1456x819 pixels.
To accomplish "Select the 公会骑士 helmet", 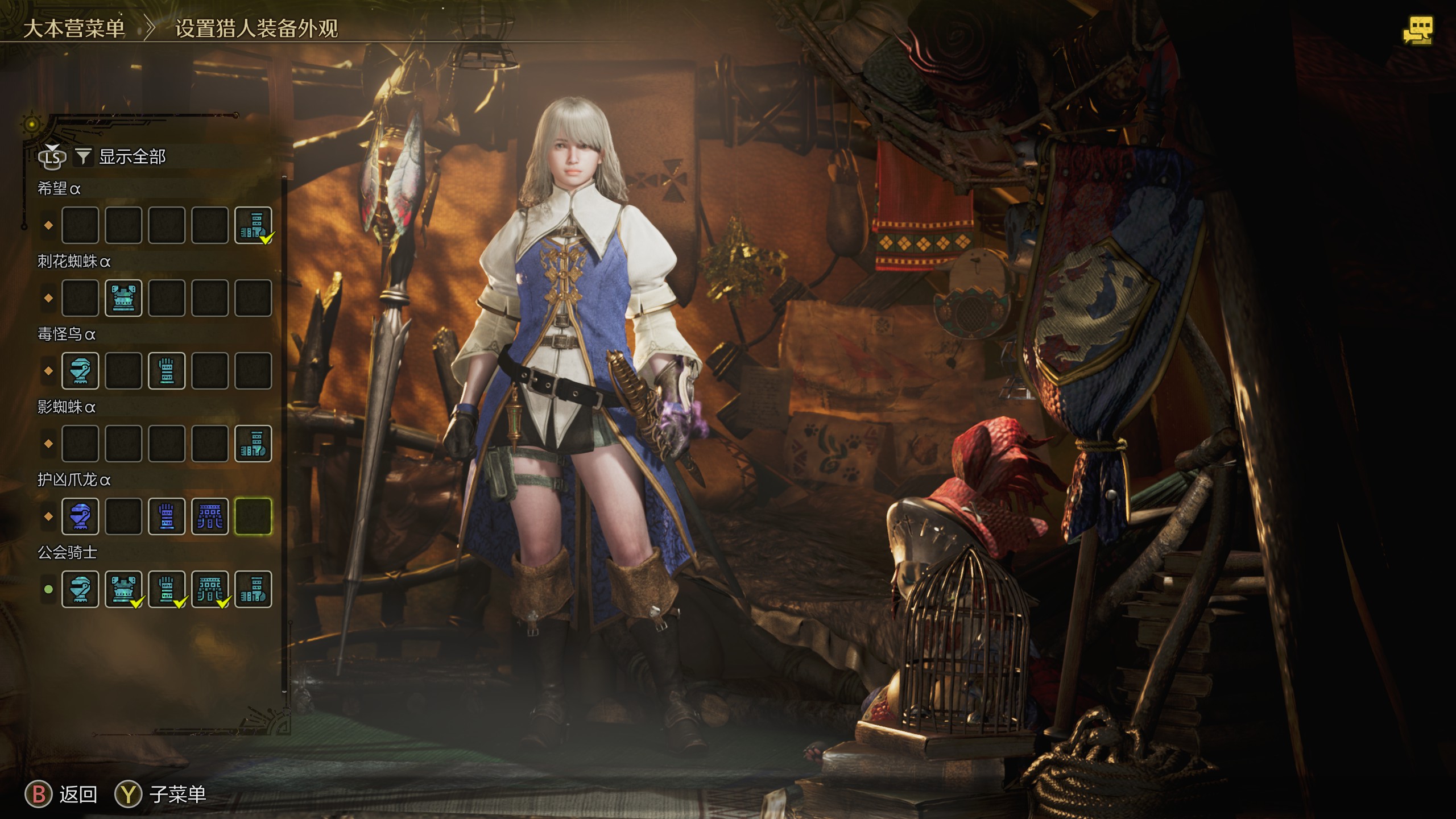I will coord(80,589).
